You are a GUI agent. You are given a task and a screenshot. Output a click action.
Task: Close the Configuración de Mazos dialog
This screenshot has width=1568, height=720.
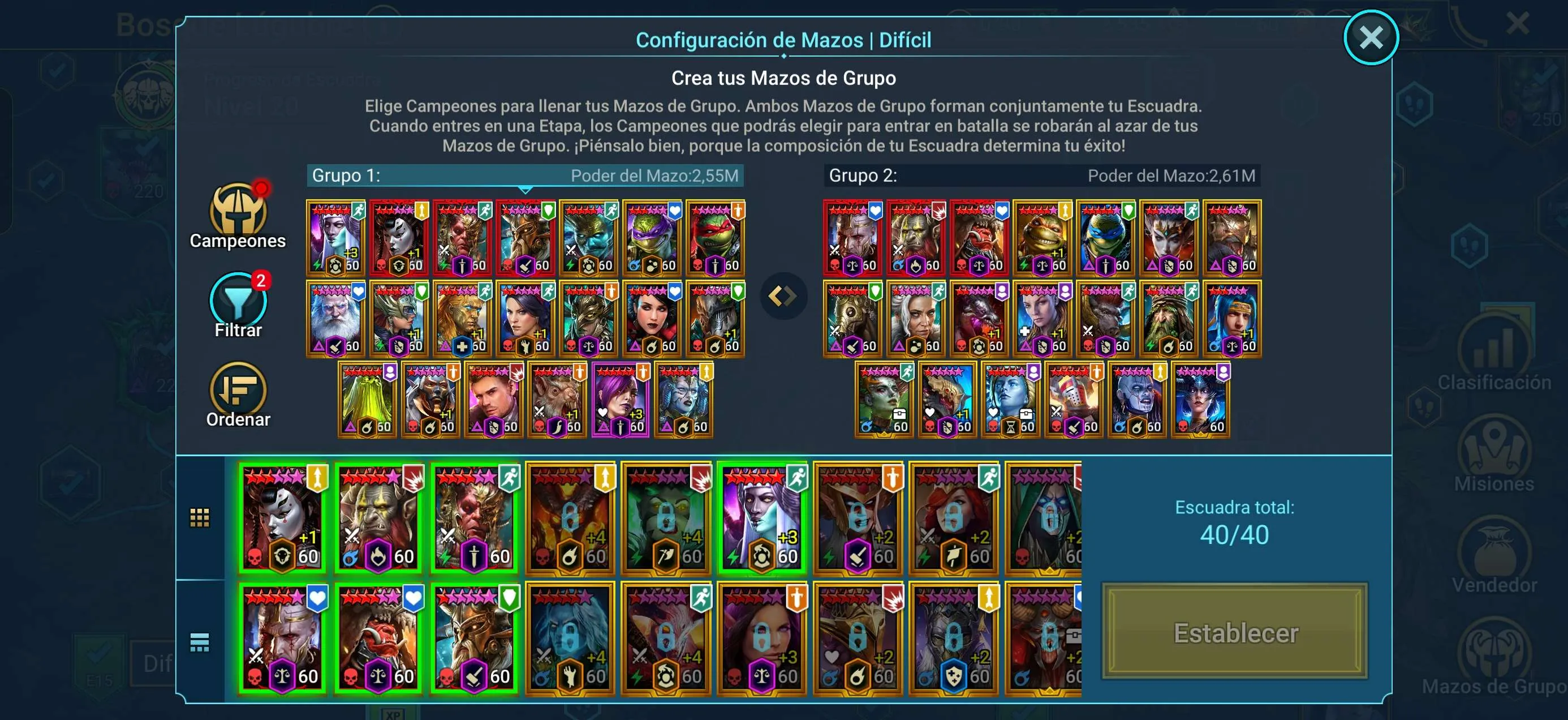click(x=1372, y=37)
